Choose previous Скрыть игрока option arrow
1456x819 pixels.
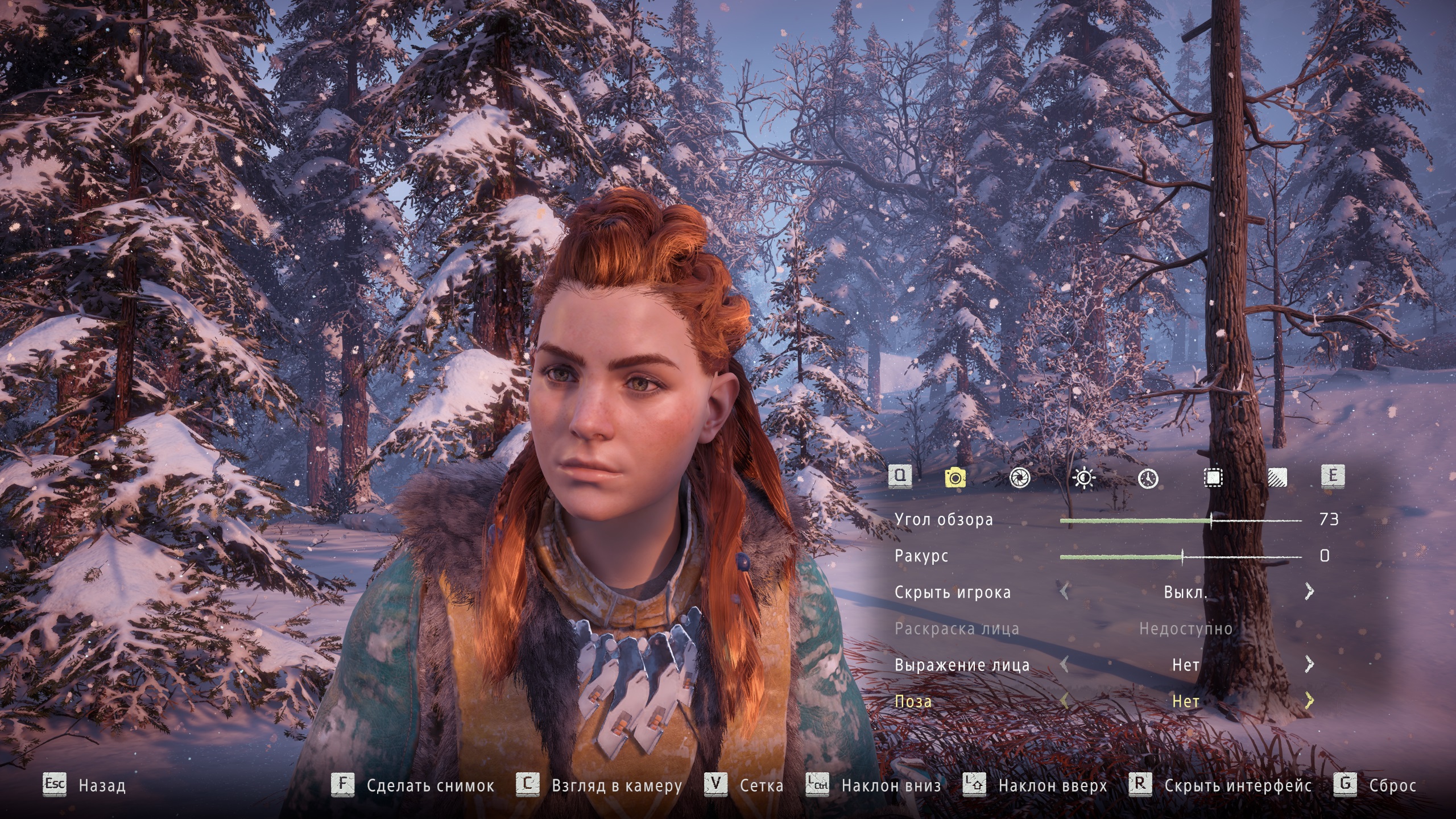click(x=1065, y=591)
